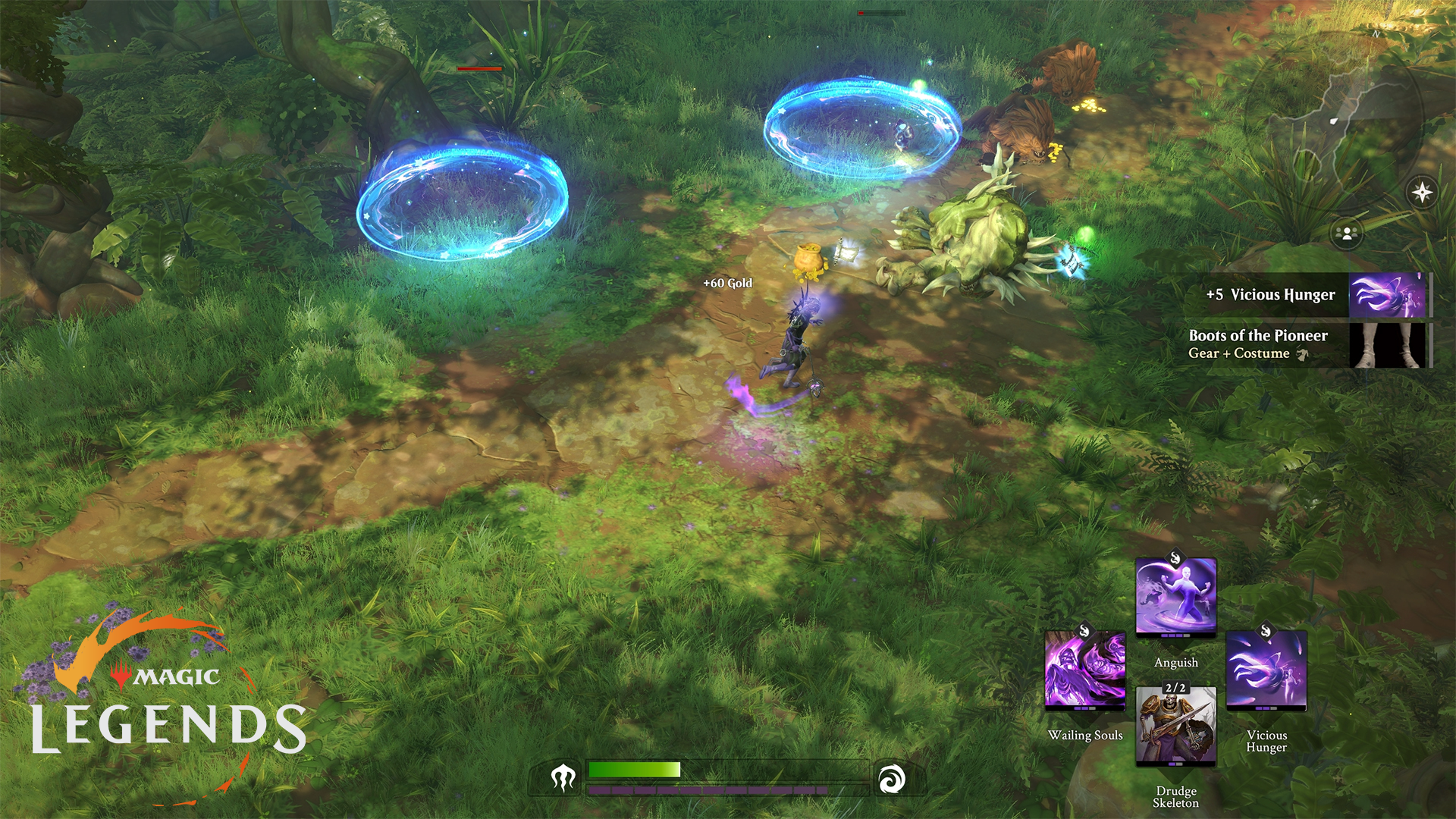The height and width of the screenshot is (819, 1456).
Task: Summon the Drudge Skeleton card
Action: pyautogui.click(x=1175, y=726)
